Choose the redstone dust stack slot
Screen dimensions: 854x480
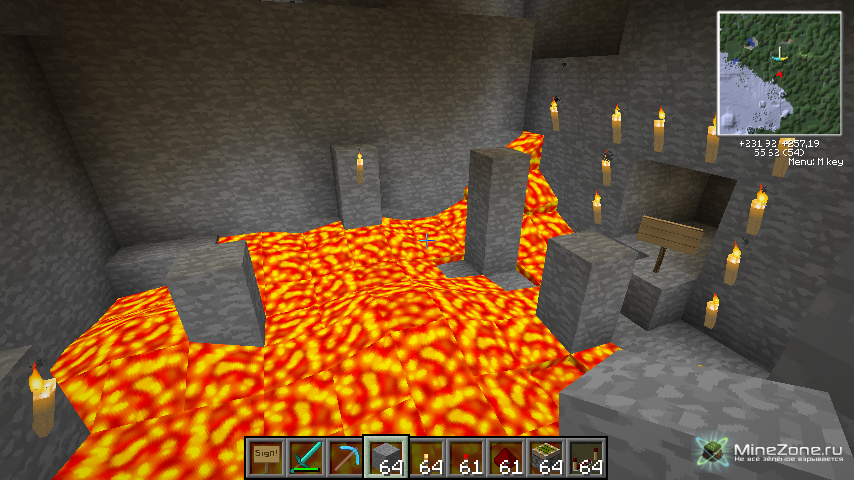(x=506, y=458)
